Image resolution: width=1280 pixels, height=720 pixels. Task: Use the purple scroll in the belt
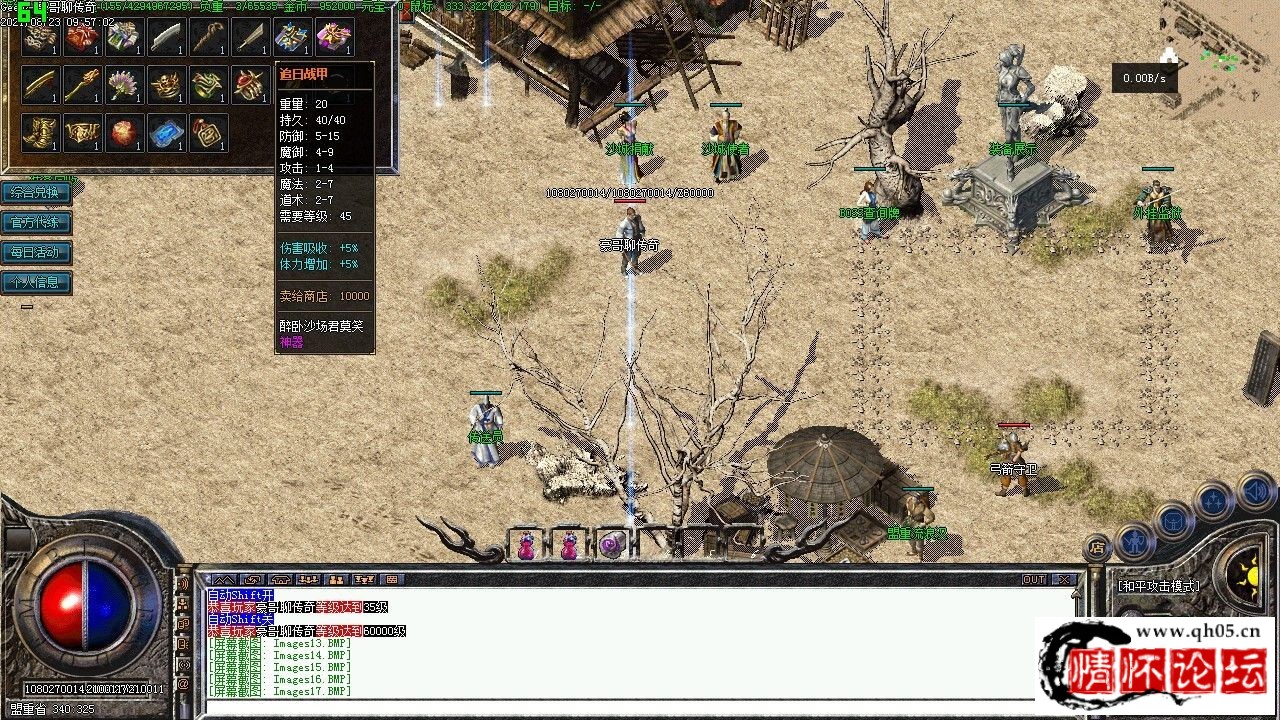(x=612, y=545)
